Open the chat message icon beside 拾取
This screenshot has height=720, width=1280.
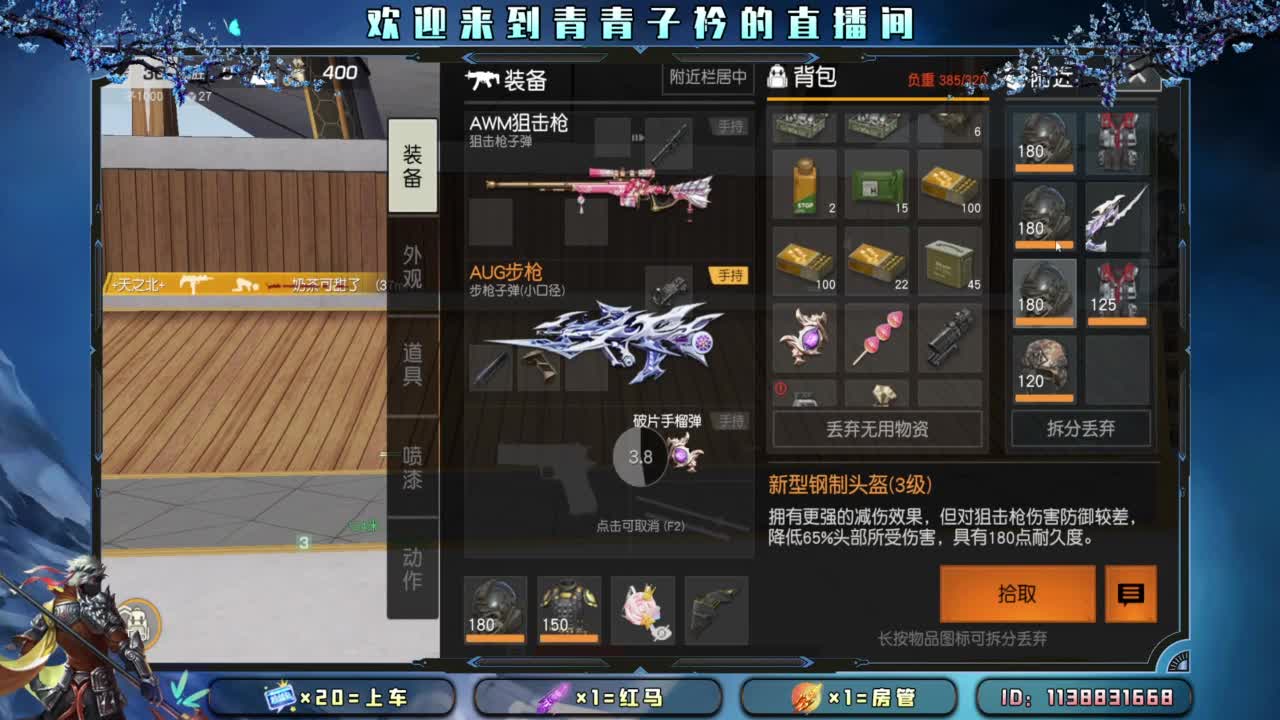coord(1131,594)
